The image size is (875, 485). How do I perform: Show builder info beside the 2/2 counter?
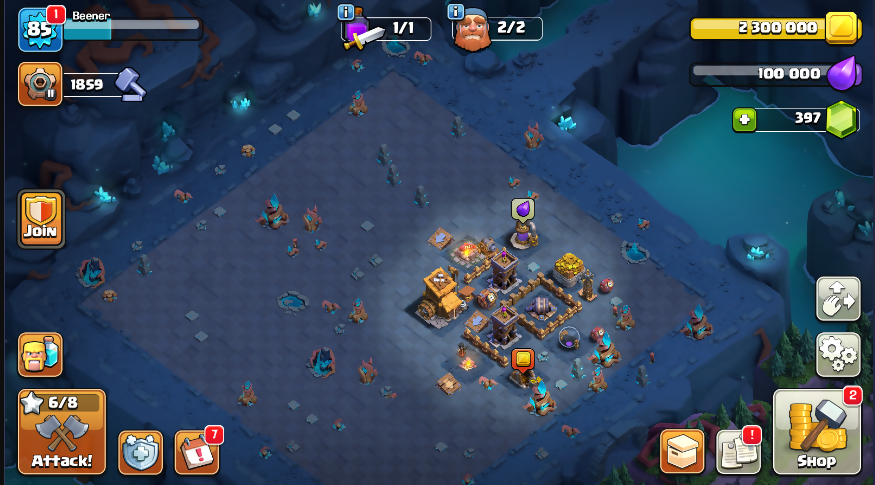(x=456, y=13)
